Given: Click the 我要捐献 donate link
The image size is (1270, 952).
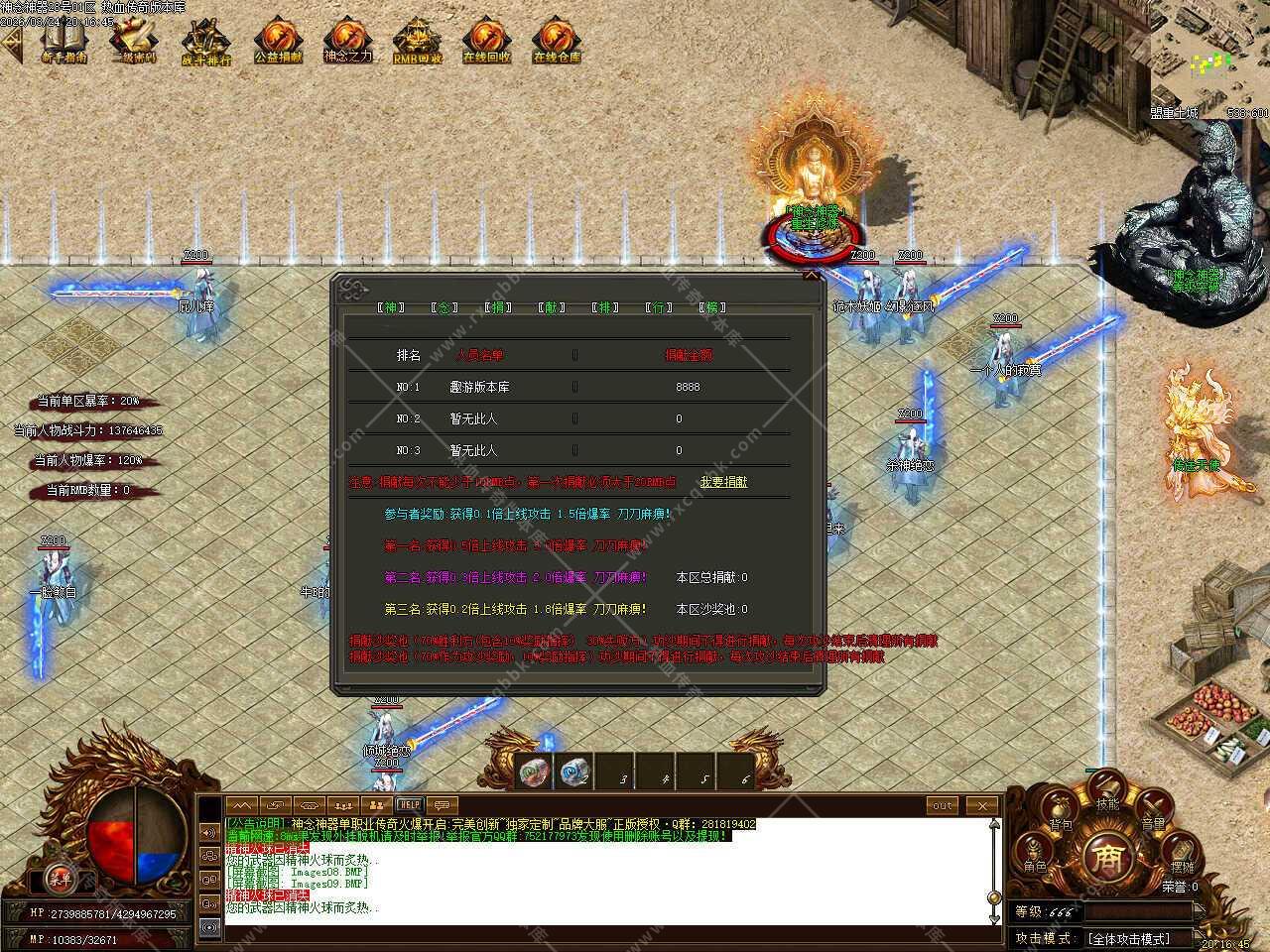Looking at the screenshot, I should [723, 482].
